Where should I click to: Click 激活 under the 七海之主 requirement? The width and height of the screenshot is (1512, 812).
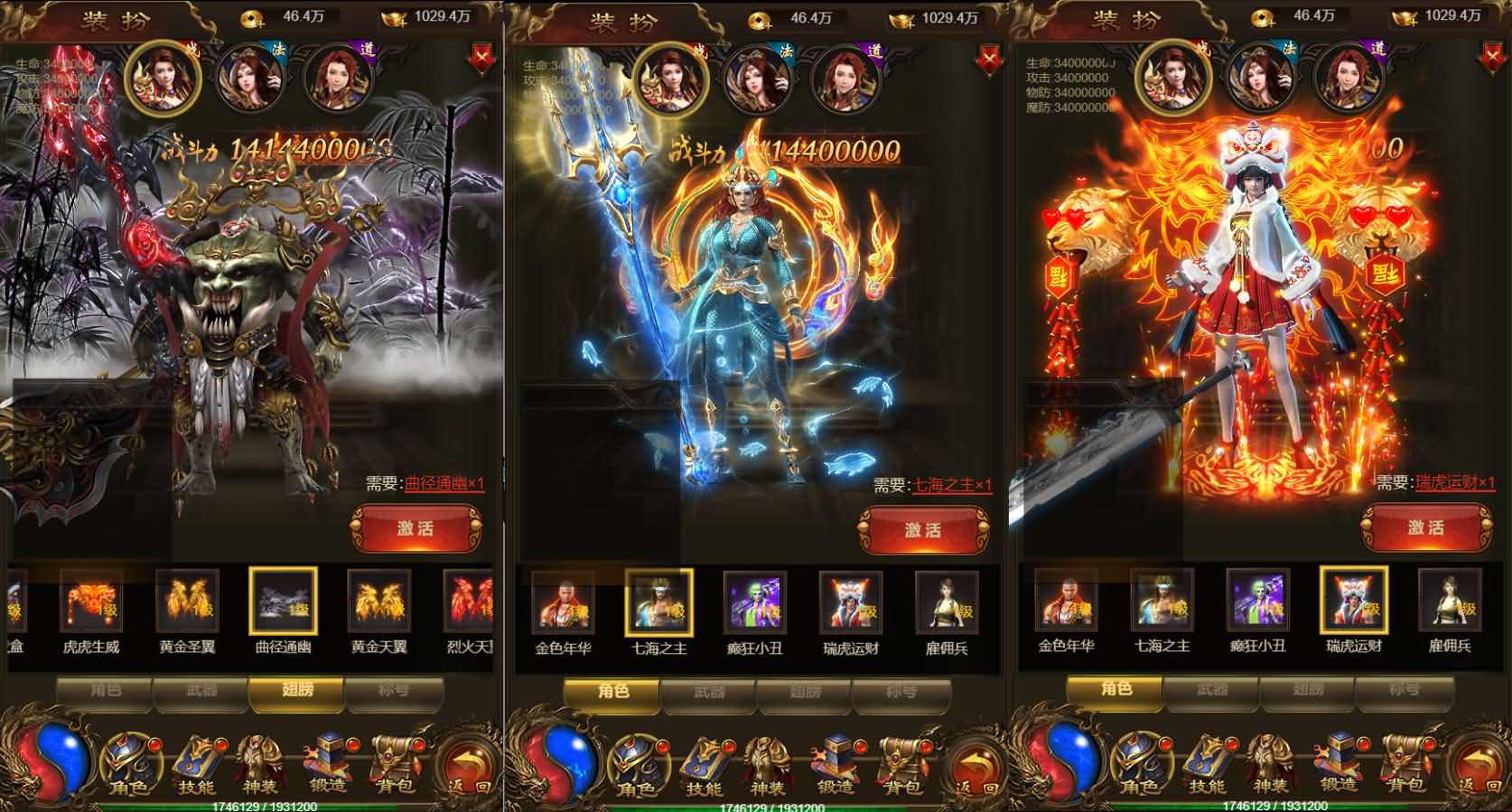click(923, 530)
